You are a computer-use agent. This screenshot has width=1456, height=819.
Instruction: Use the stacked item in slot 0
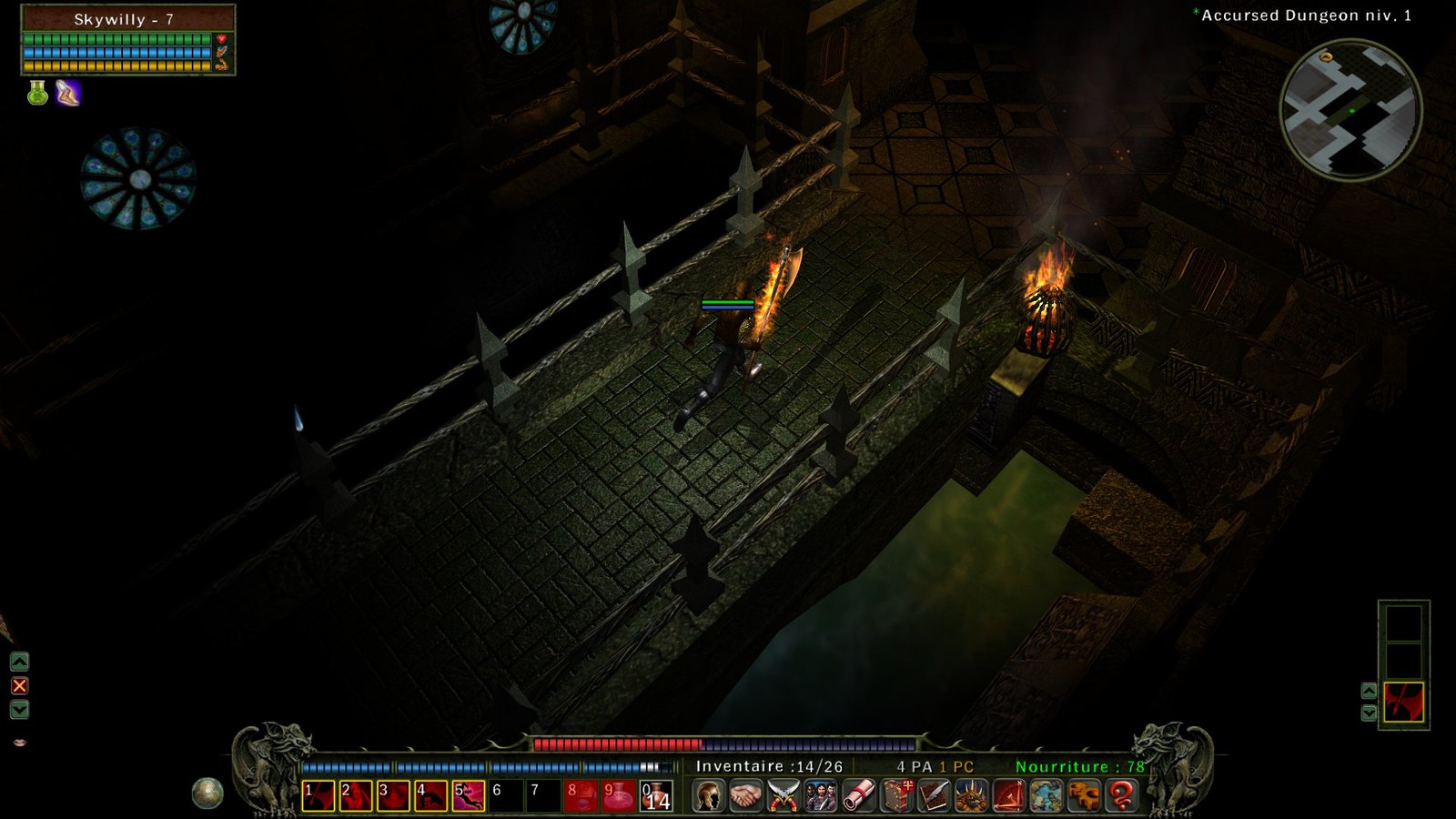tap(656, 796)
